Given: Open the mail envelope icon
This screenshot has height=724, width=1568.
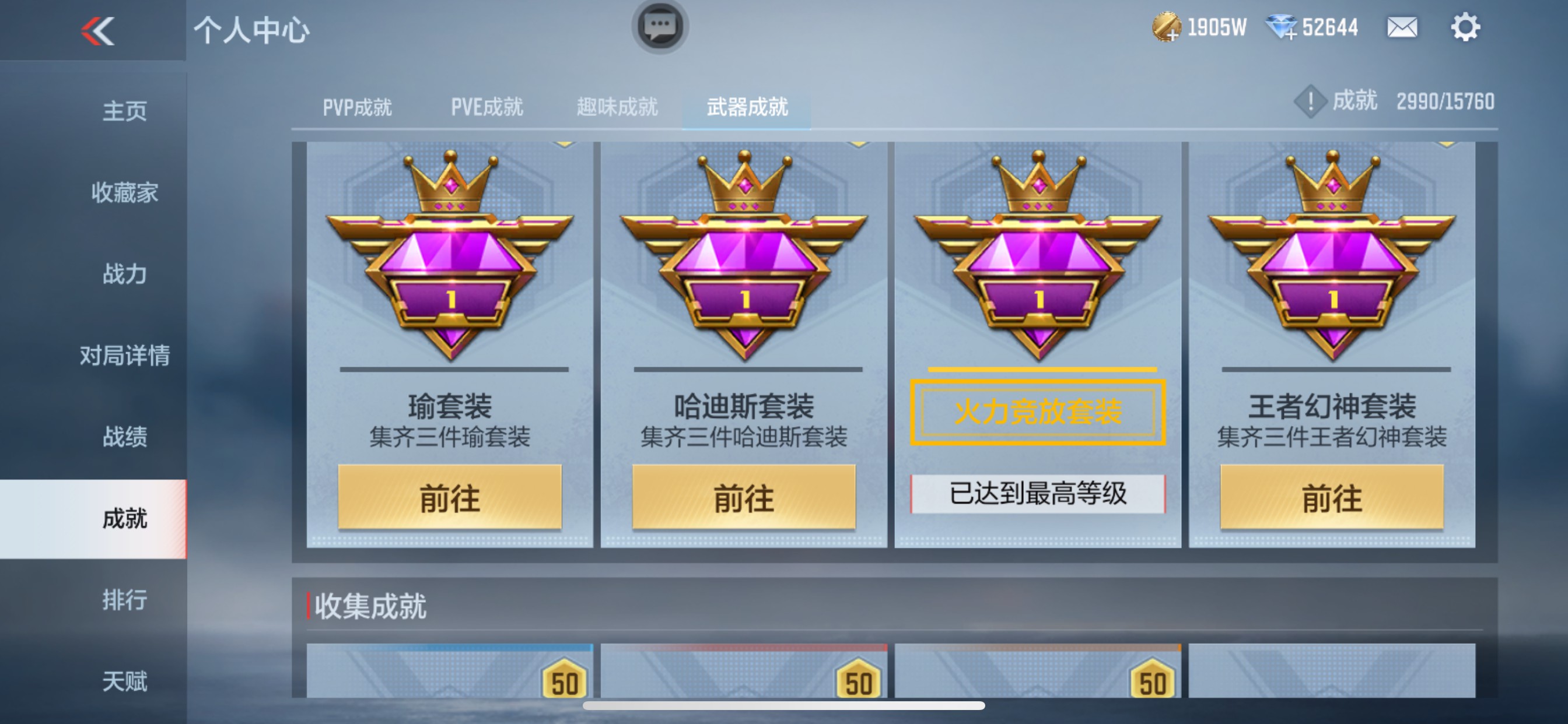Looking at the screenshot, I should [x=1401, y=27].
